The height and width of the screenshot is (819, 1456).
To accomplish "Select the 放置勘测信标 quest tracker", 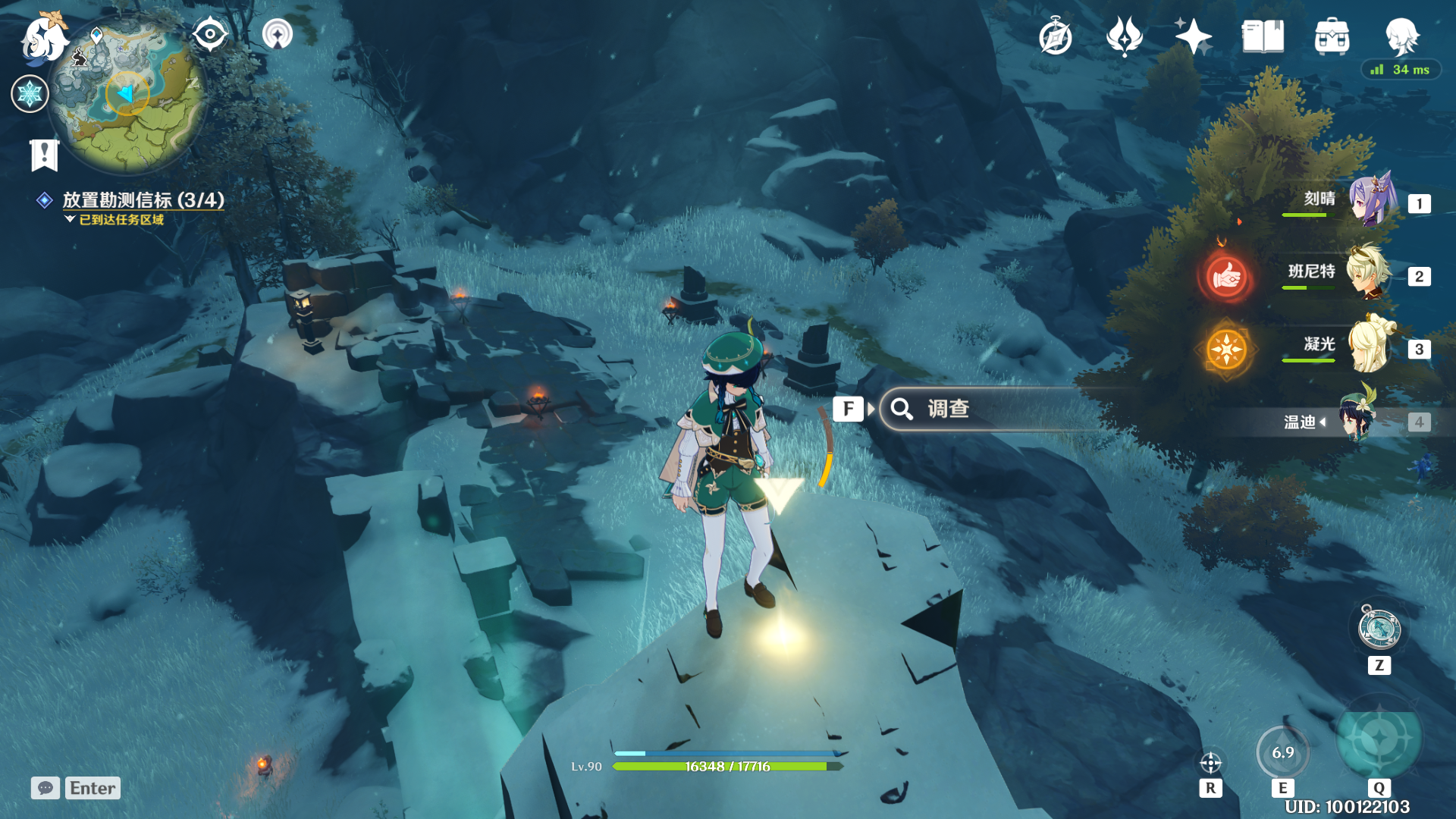I will click(143, 200).
